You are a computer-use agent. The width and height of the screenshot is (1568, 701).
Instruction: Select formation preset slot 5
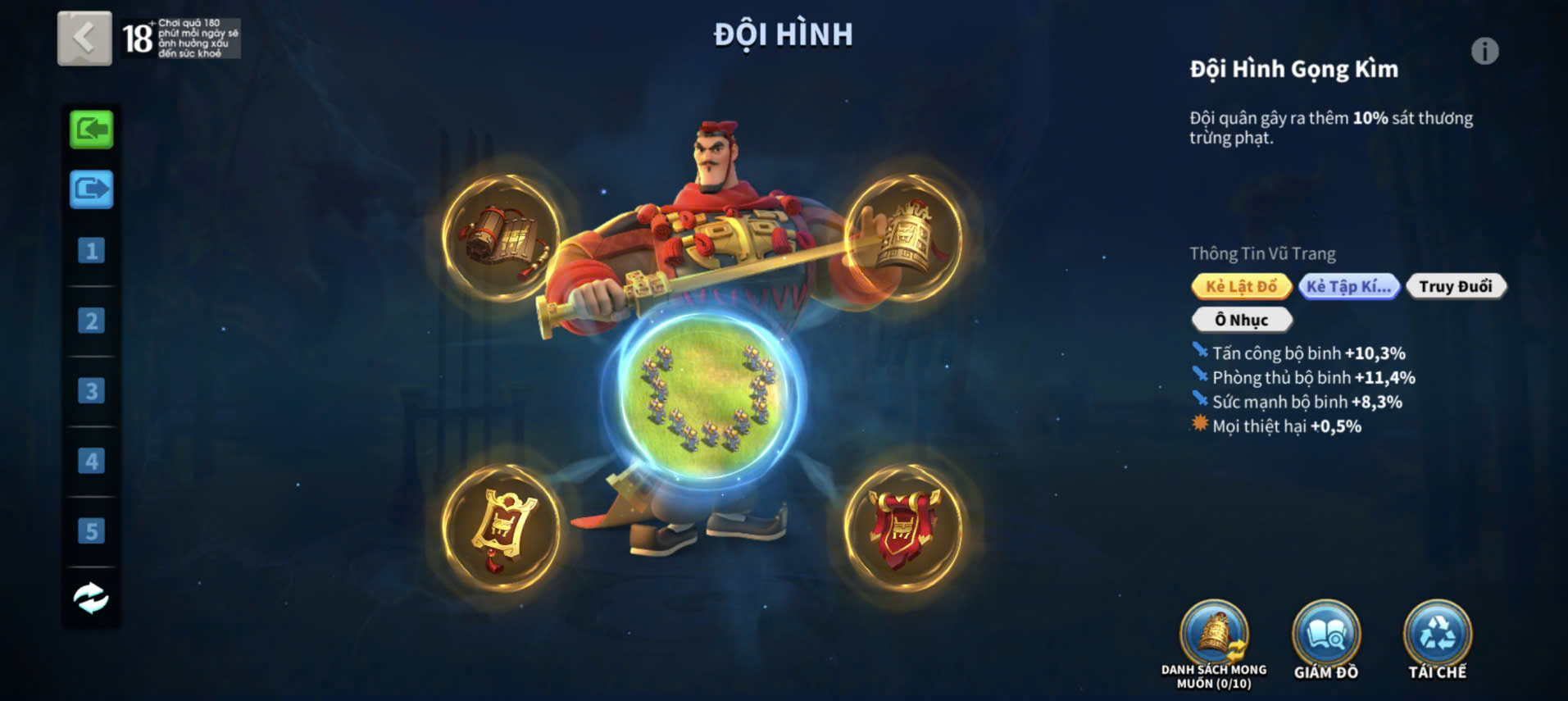pyautogui.click(x=91, y=531)
